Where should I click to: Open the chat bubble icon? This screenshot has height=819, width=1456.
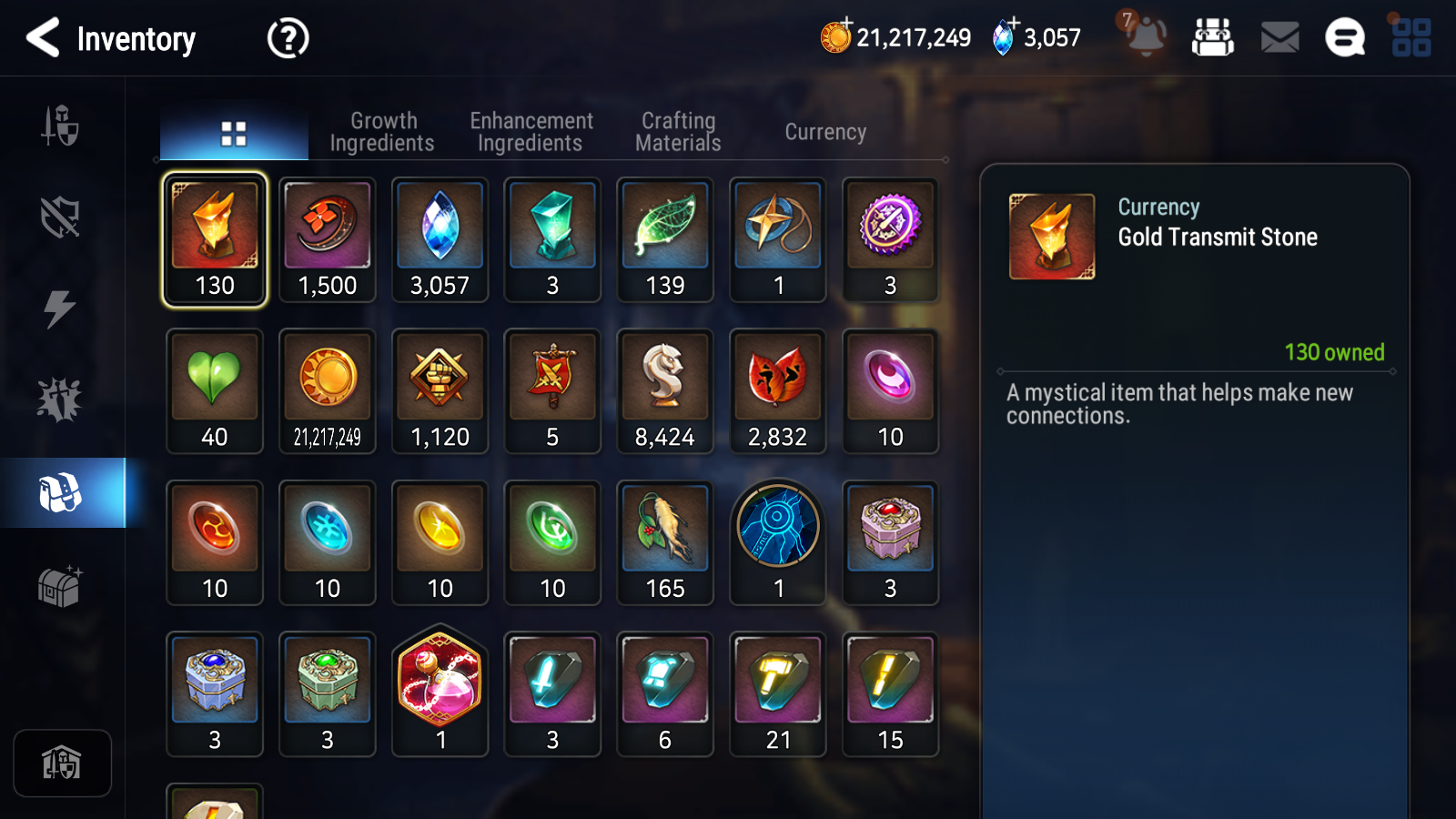[x=1345, y=38]
